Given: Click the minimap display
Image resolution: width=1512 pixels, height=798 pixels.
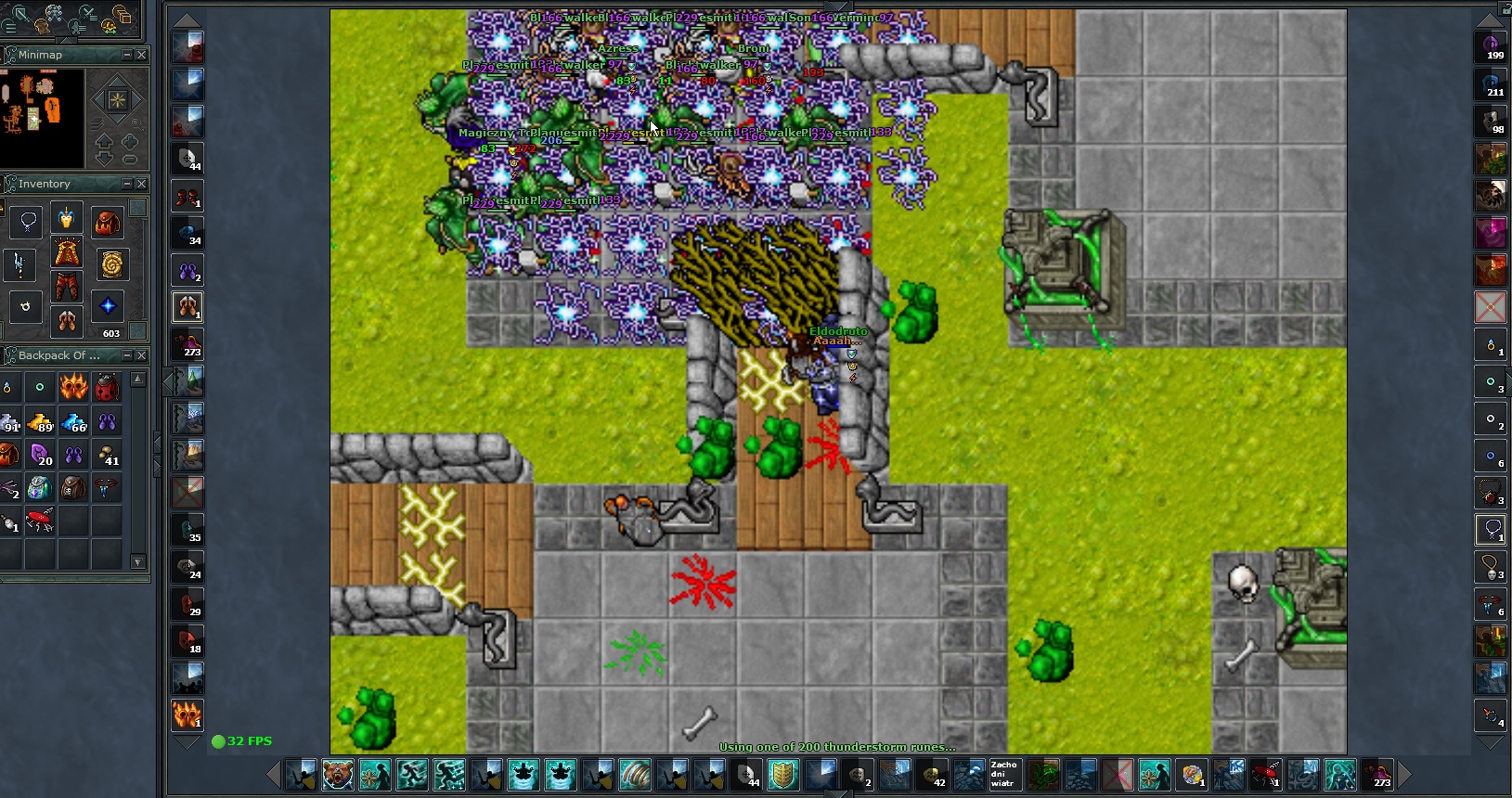Looking at the screenshot, I should (x=43, y=117).
